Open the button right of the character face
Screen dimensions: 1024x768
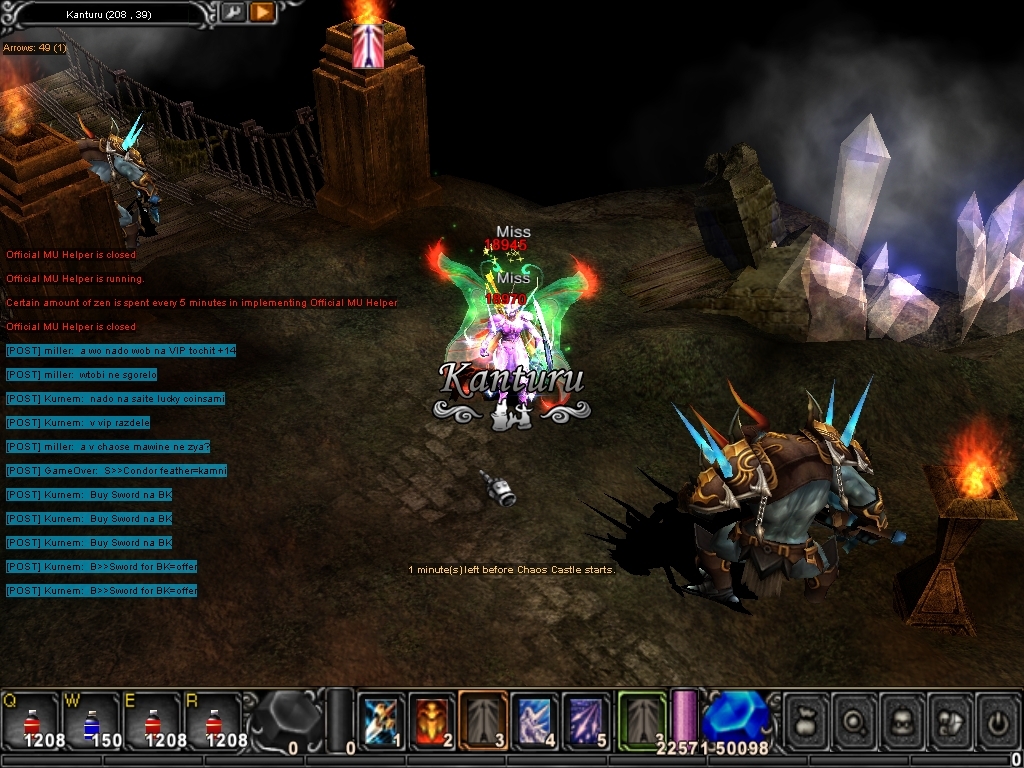point(951,718)
